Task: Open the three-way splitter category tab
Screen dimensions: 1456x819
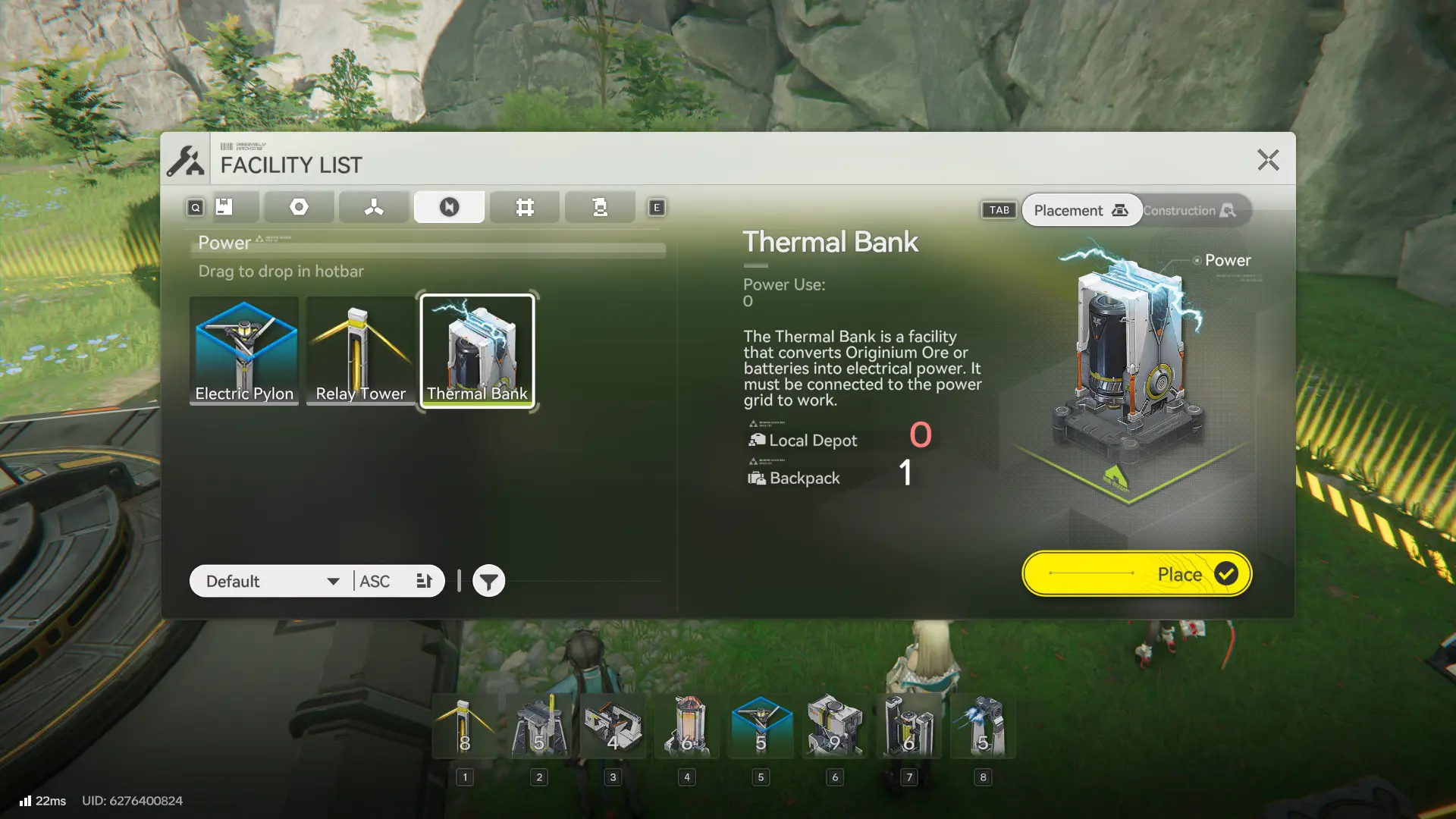Action: click(374, 207)
